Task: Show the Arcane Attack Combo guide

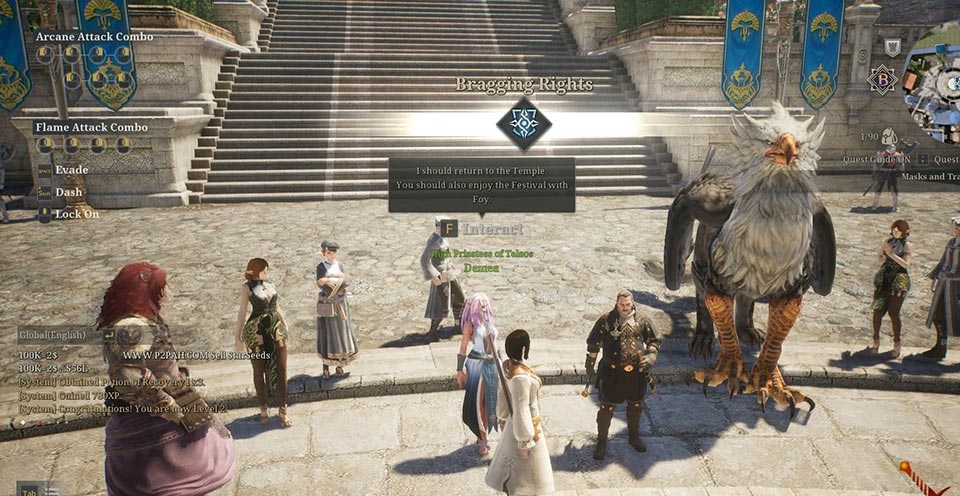Action: pyautogui.click(x=95, y=37)
